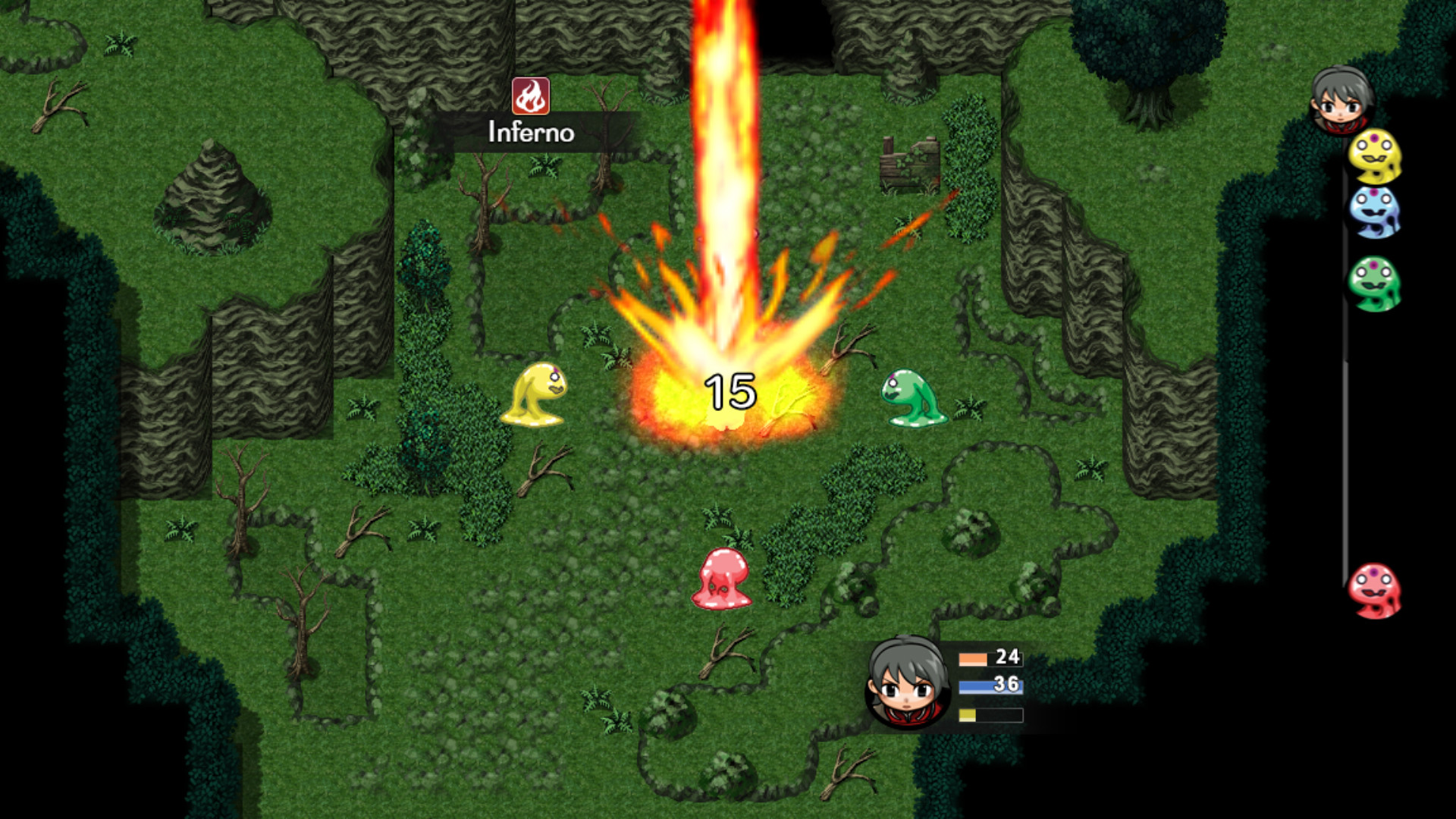Select the Inferno fire skill icon
The image size is (1456, 819).
pos(531,97)
